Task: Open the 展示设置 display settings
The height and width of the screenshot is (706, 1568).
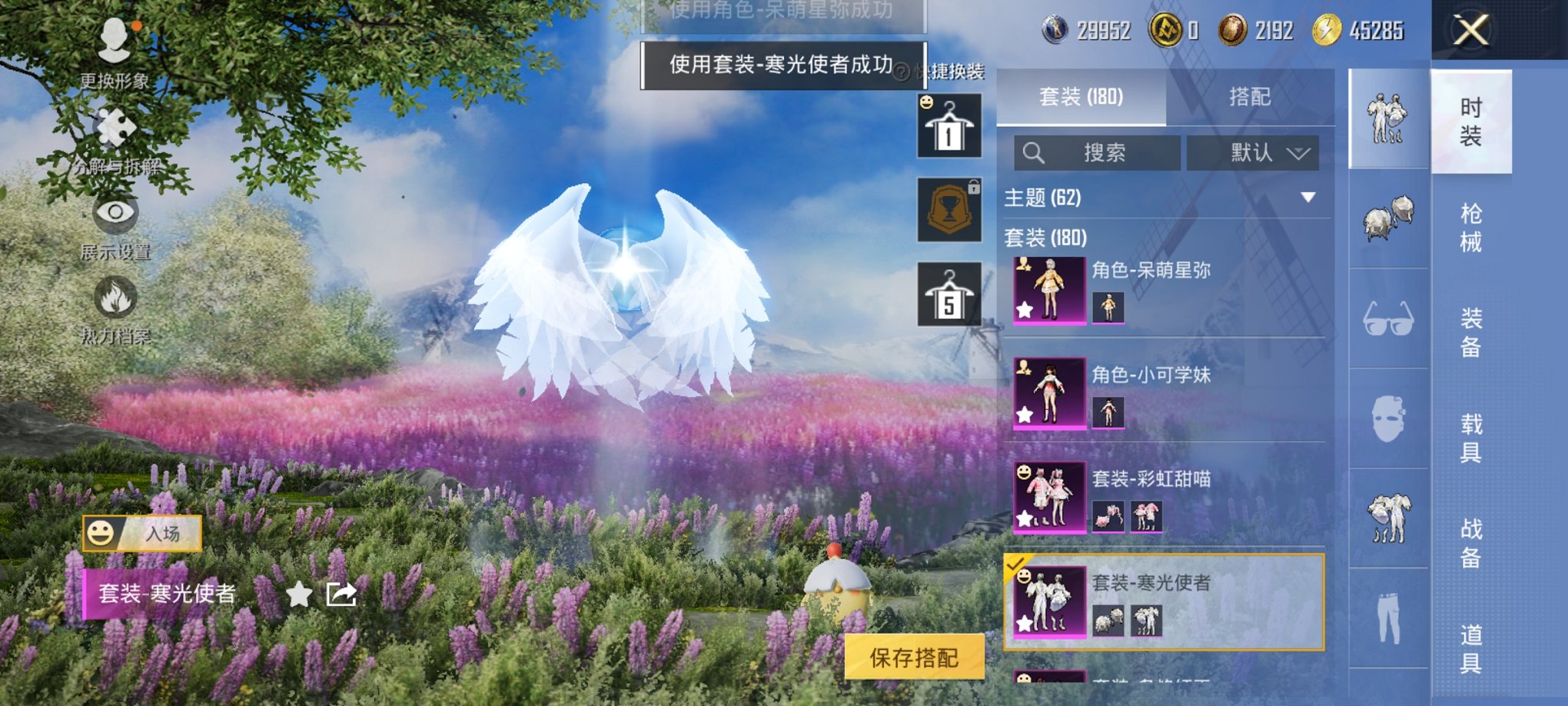Action: click(114, 223)
